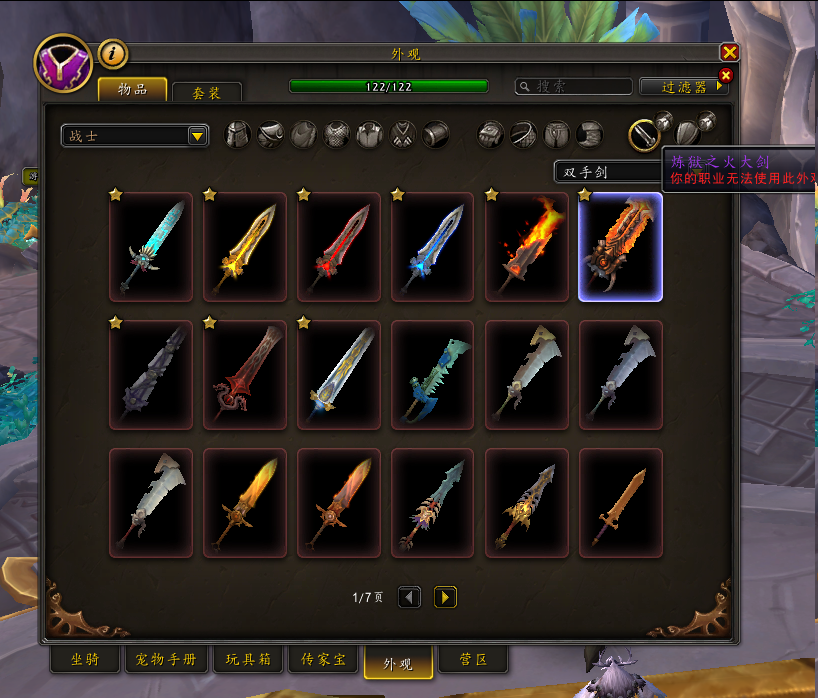Screen dimensions: 818x698
Task: Switch to the 物品 items tab
Action: [132, 90]
